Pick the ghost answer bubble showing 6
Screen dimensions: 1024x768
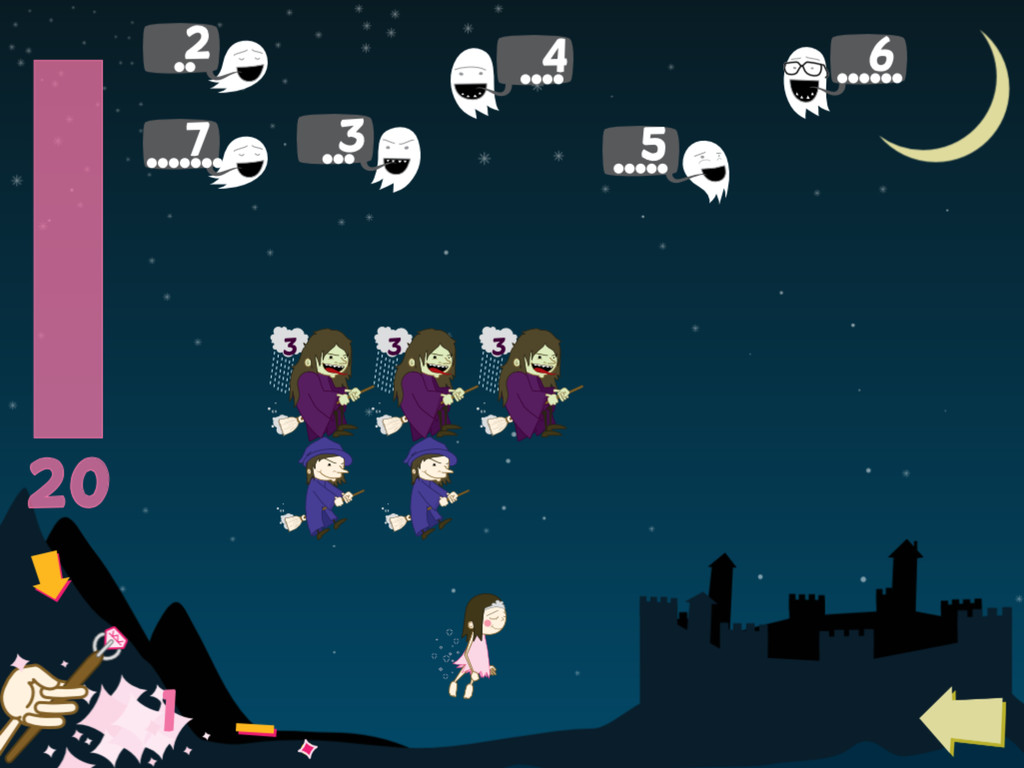(x=868, y=58)
